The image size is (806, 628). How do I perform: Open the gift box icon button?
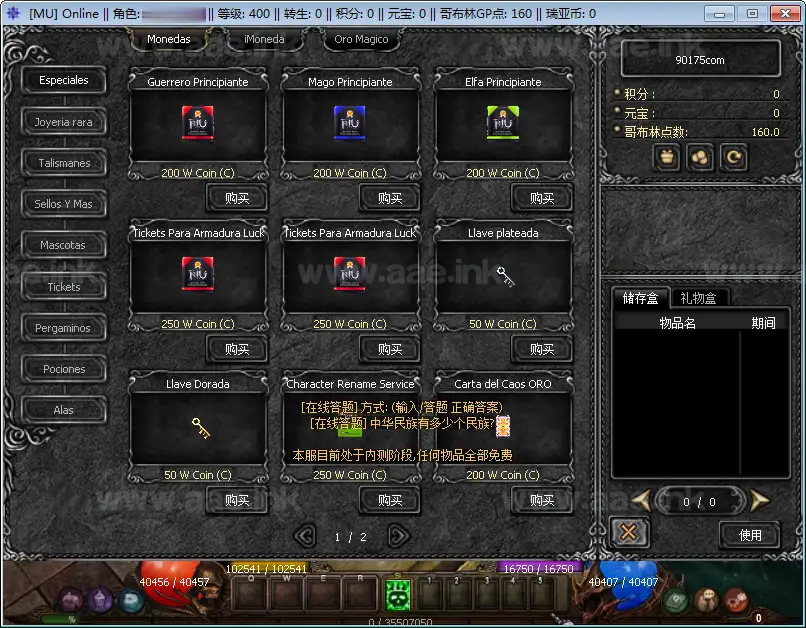point(668,157)
